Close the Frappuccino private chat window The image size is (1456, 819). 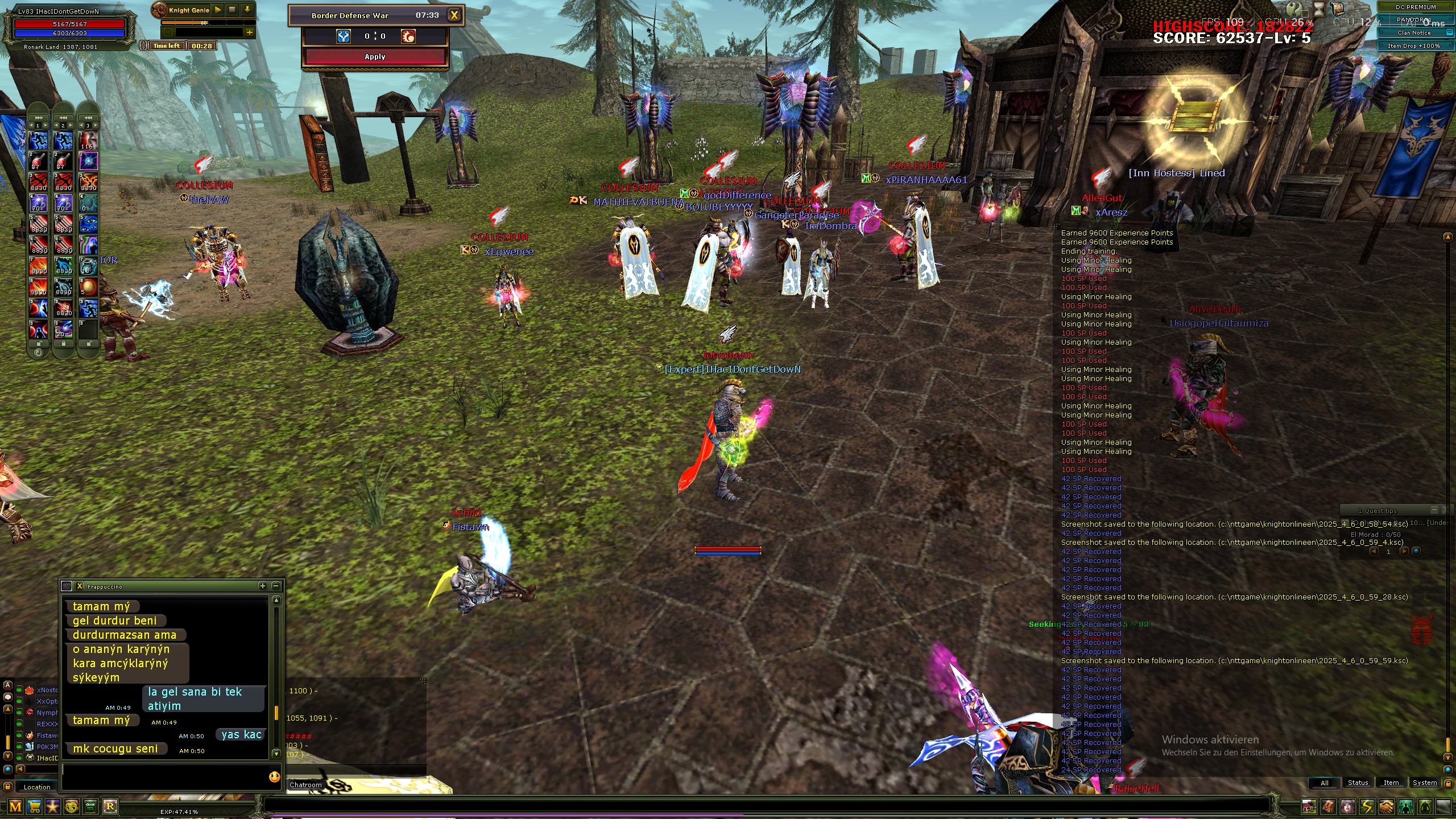80,586
